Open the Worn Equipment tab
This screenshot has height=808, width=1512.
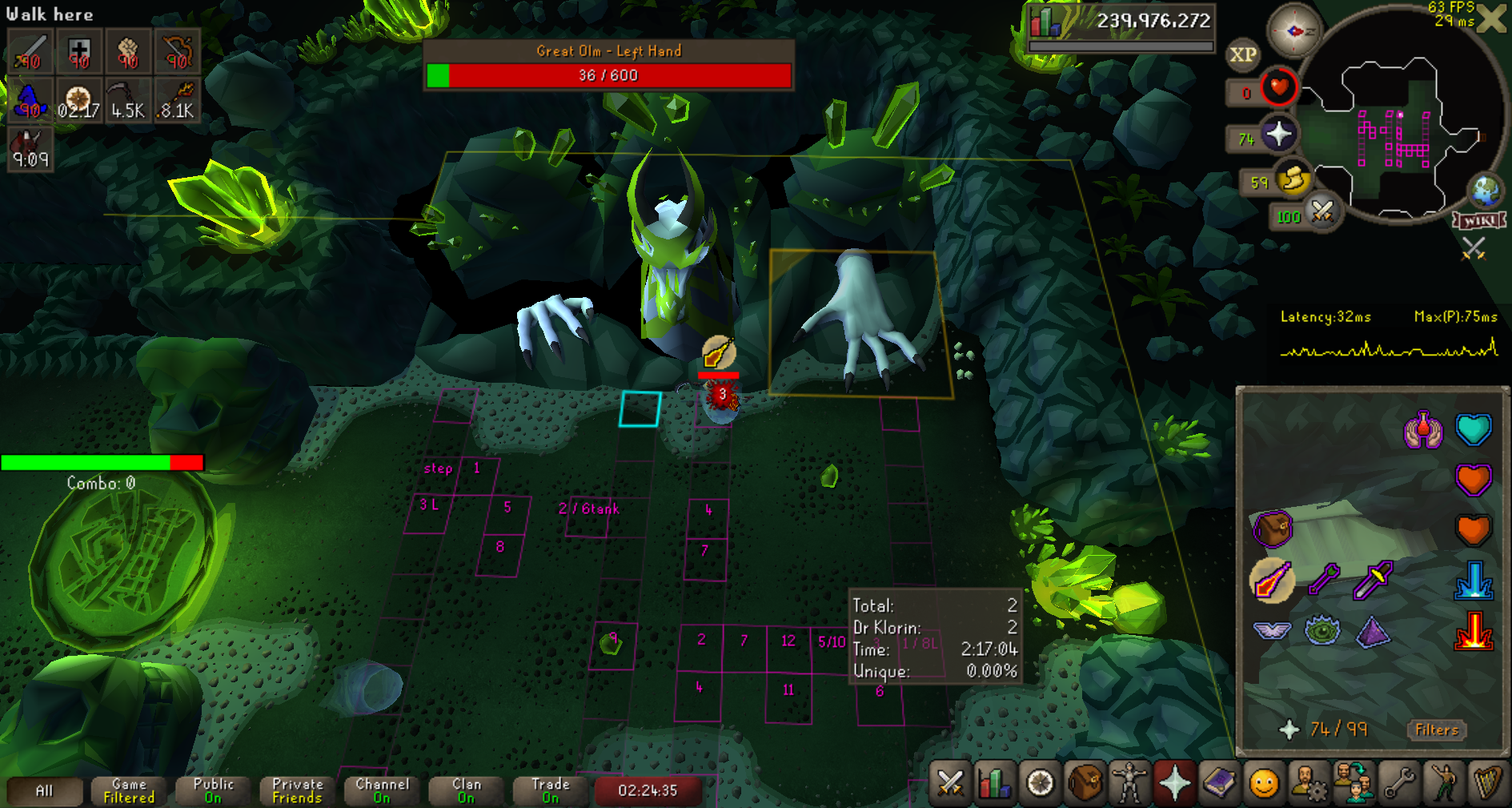pos(1129,782)
